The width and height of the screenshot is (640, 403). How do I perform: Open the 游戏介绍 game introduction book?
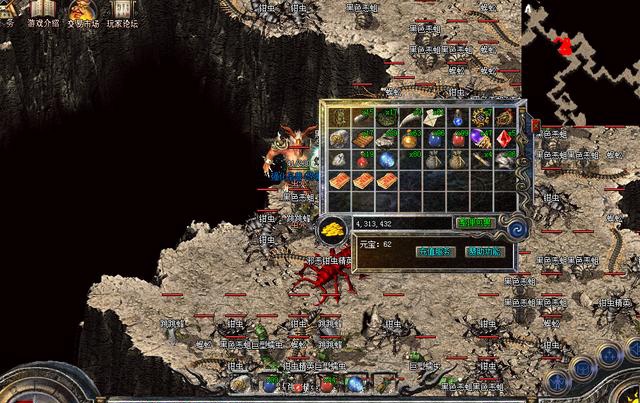pyautogui.click(x=42, y=11)
